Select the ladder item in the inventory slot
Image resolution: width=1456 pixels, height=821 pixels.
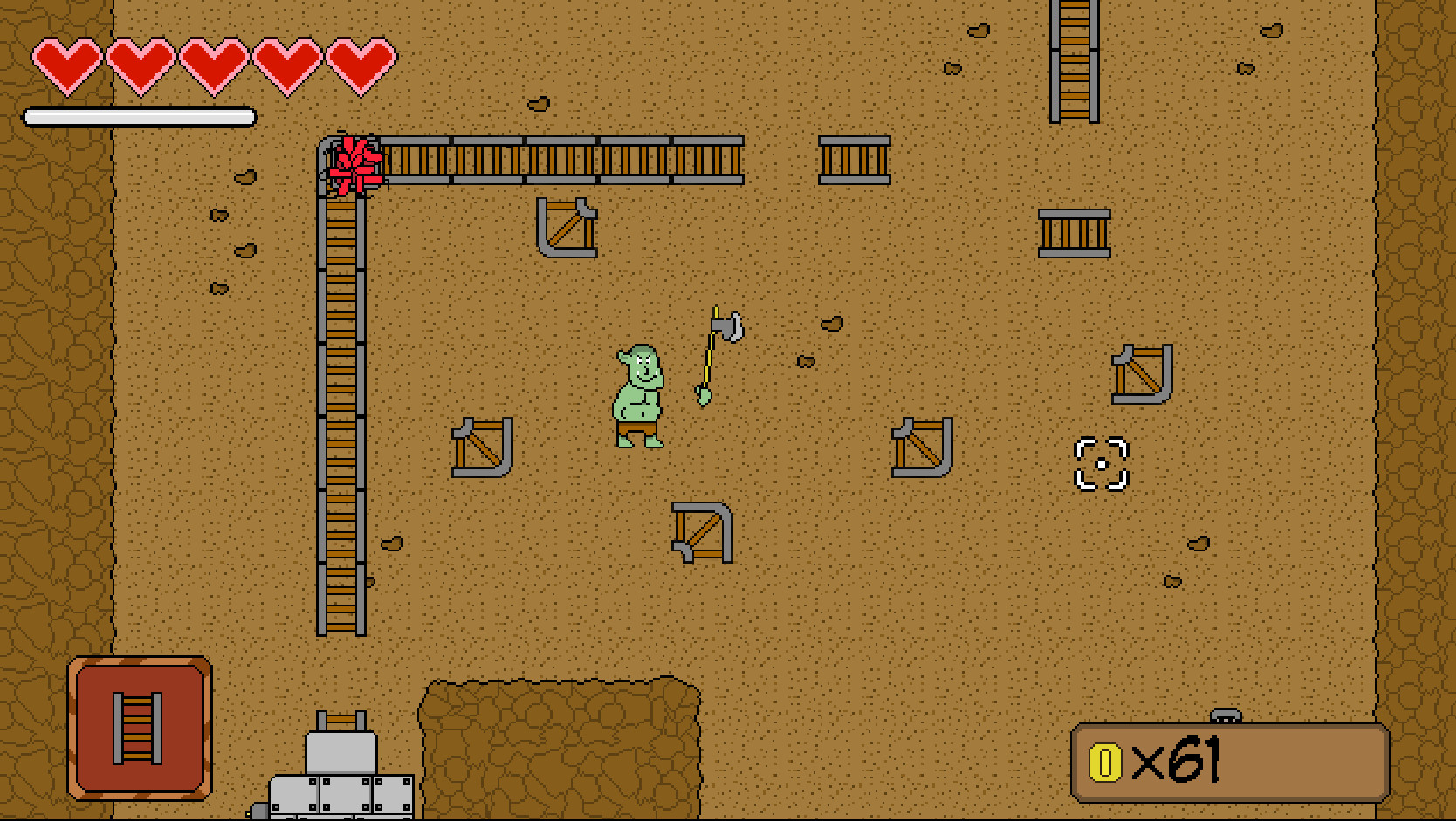[140, 729]
